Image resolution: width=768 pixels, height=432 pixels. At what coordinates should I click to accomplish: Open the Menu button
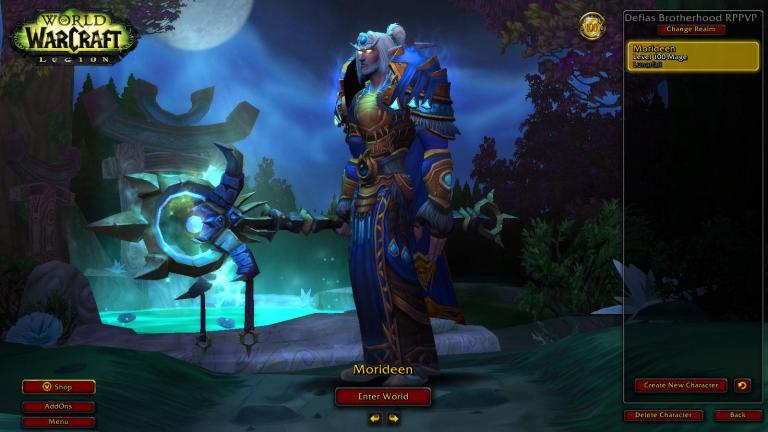59,422
